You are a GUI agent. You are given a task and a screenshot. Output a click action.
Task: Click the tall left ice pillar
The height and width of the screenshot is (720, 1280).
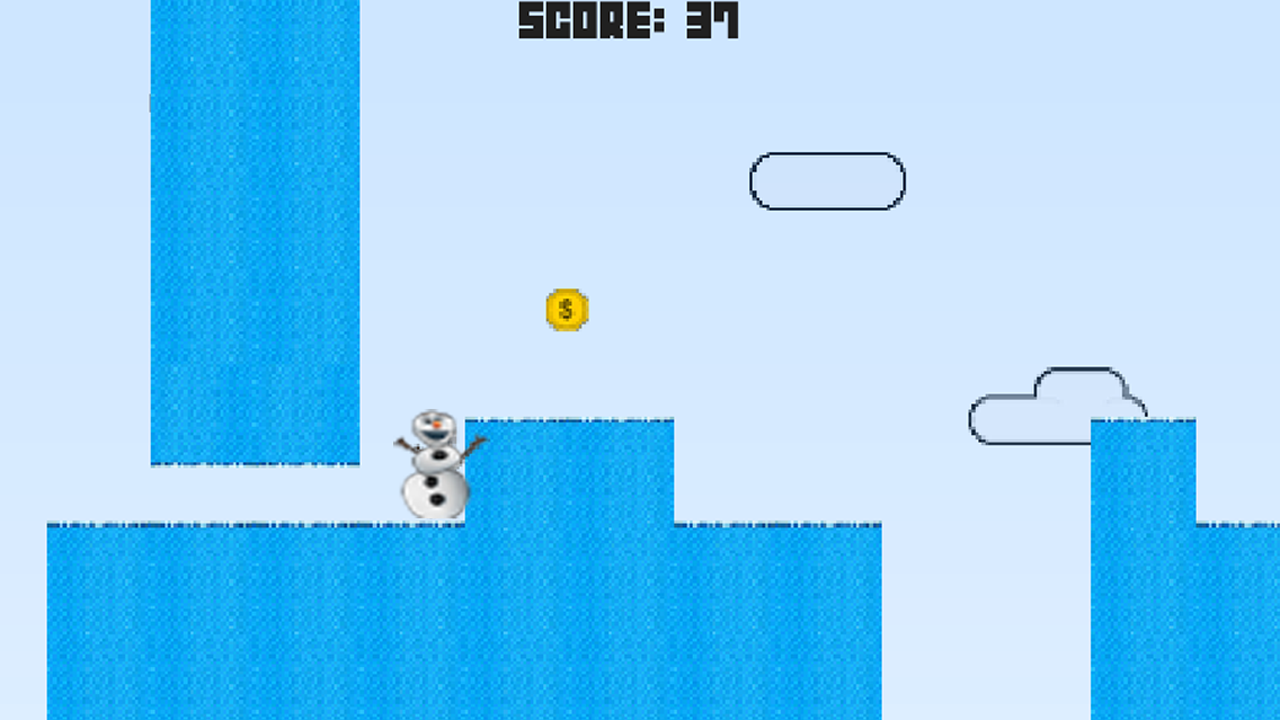point(255,230)
